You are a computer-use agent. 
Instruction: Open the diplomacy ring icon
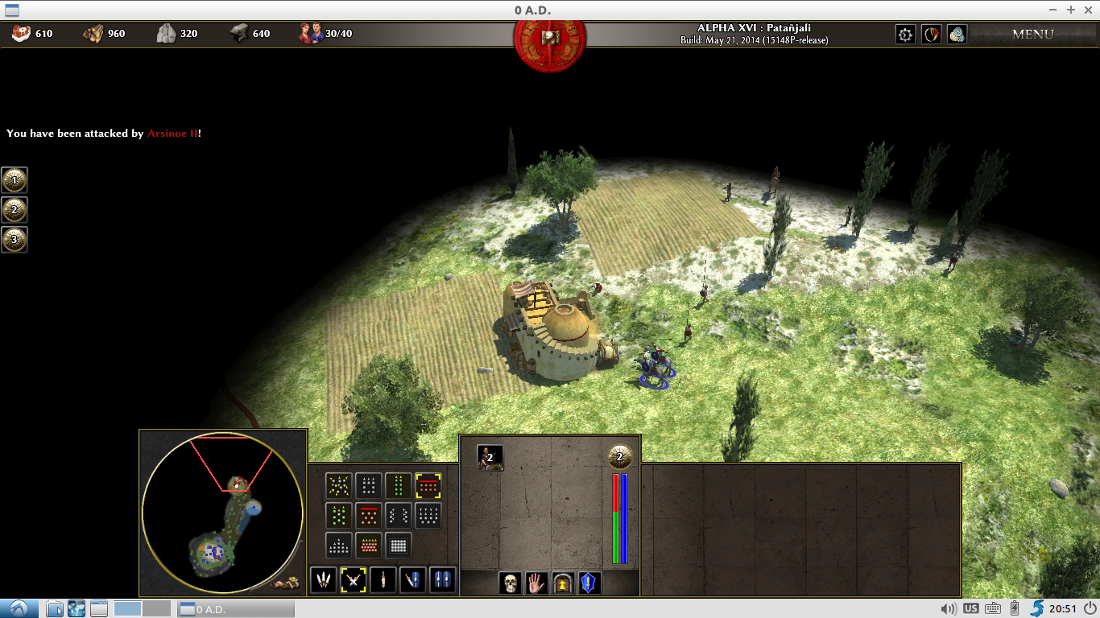pyautogui.click(x=931, y=34)
